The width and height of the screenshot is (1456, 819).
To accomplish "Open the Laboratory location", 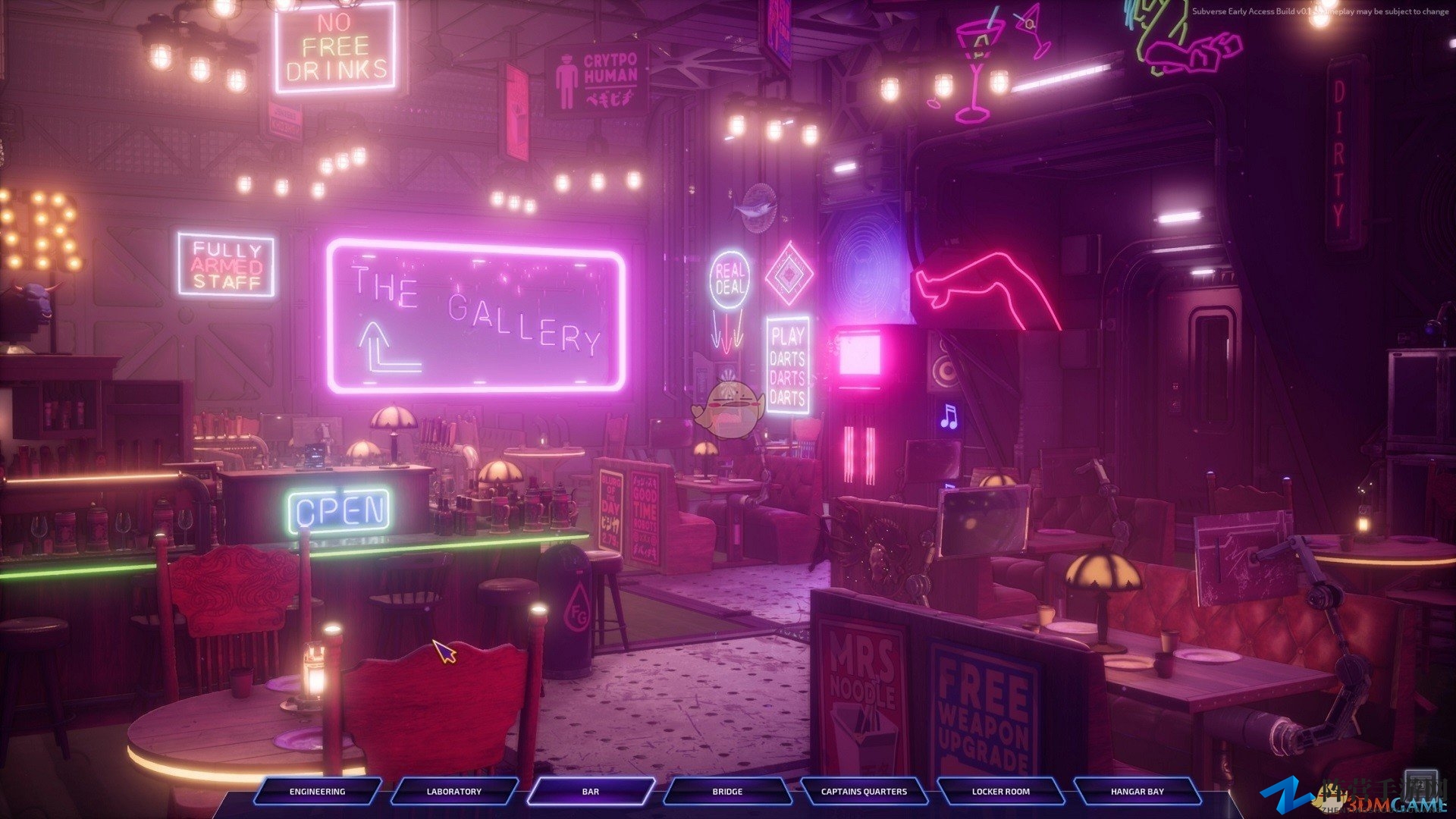I will click(x=453, y=791).
